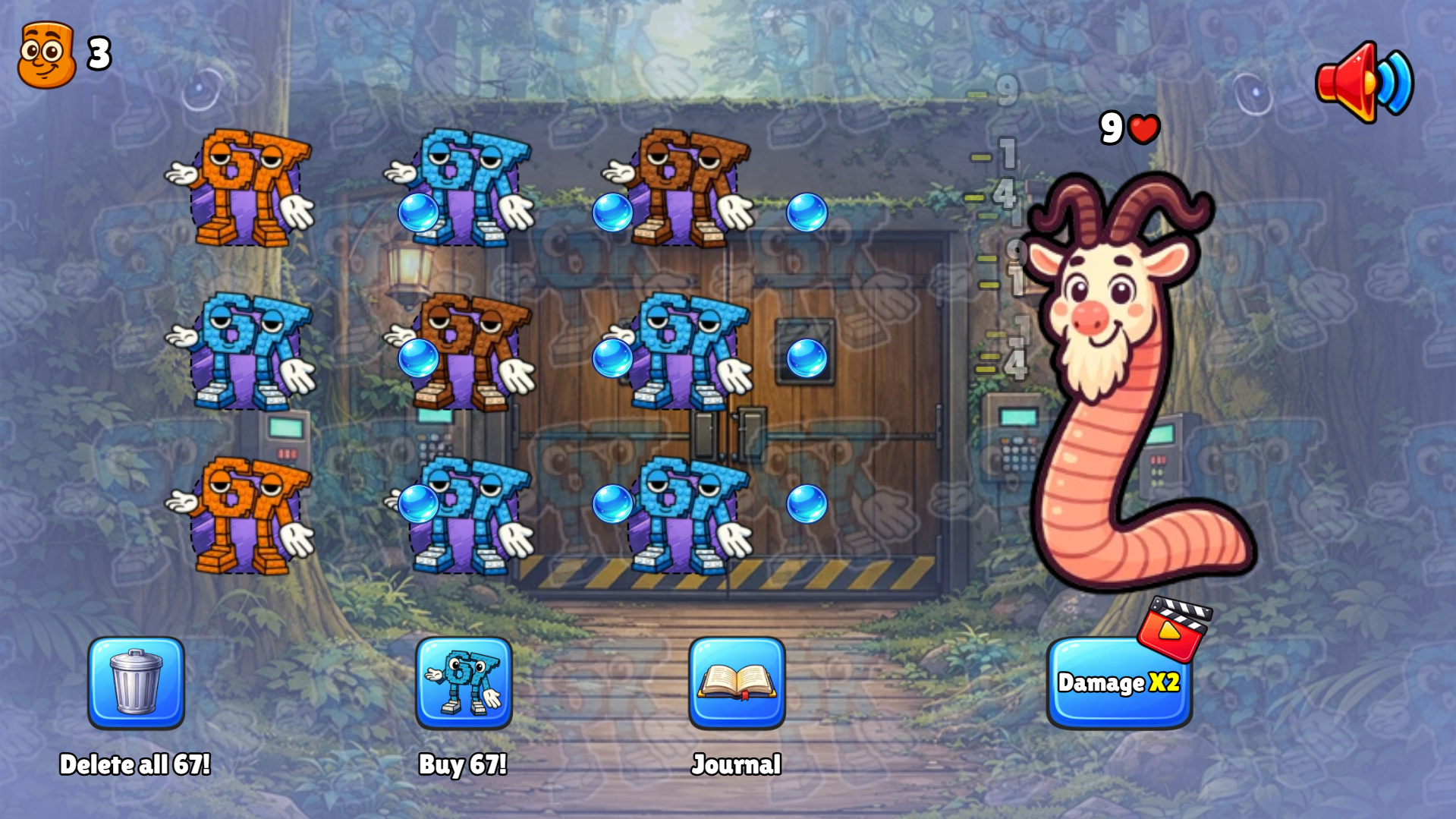The width and height of the screenshot is (1456, 819).
Task: Open the trash can Delete all icon
Action: pos(137,685)
